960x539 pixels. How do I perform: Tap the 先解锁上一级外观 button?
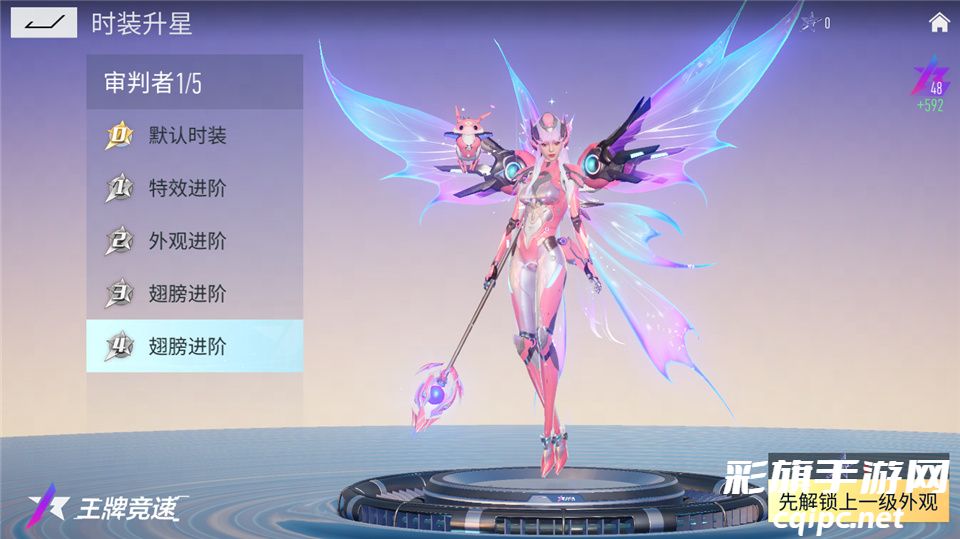click(858, 501)
